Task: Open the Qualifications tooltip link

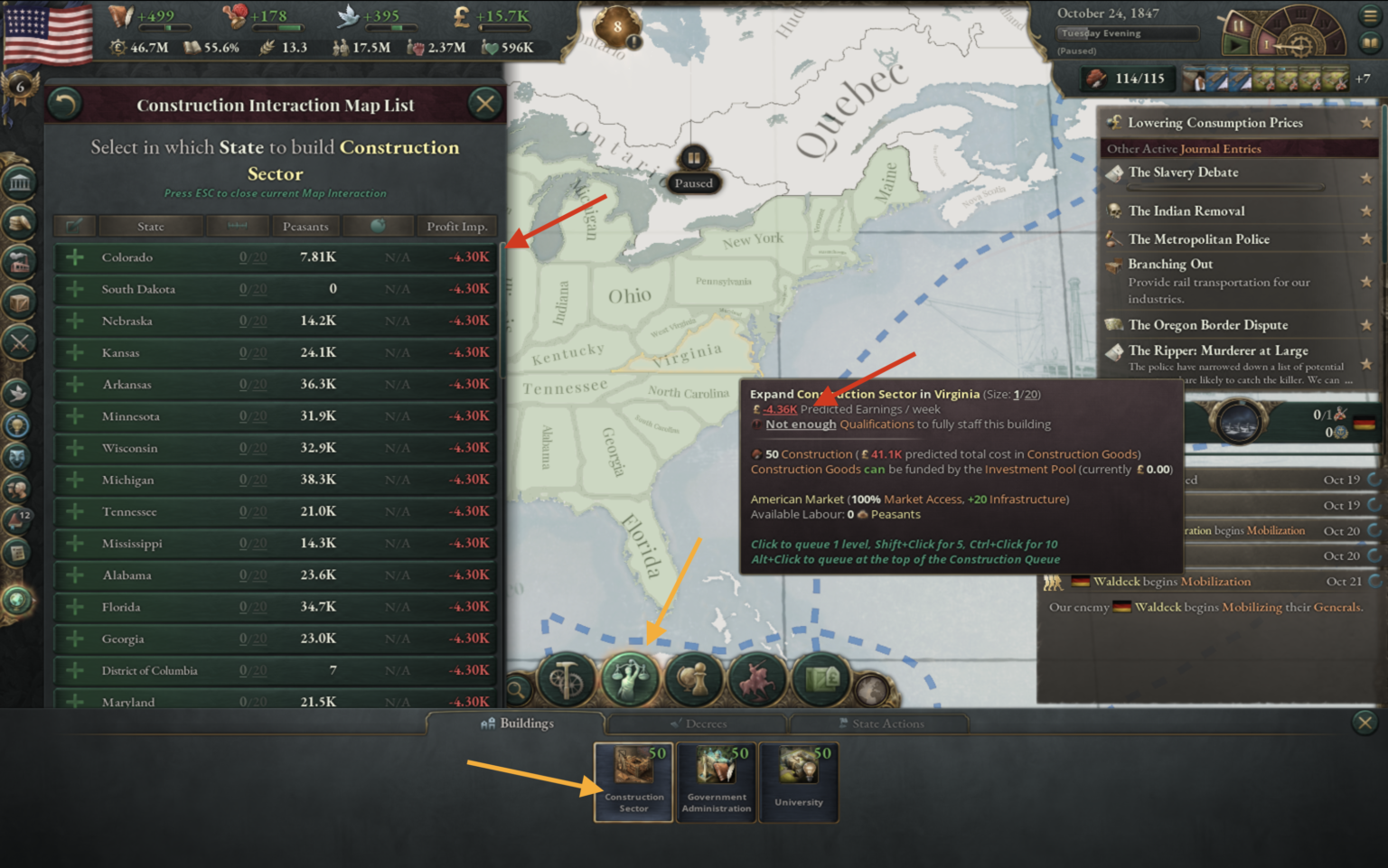Action: coord(876,424)
